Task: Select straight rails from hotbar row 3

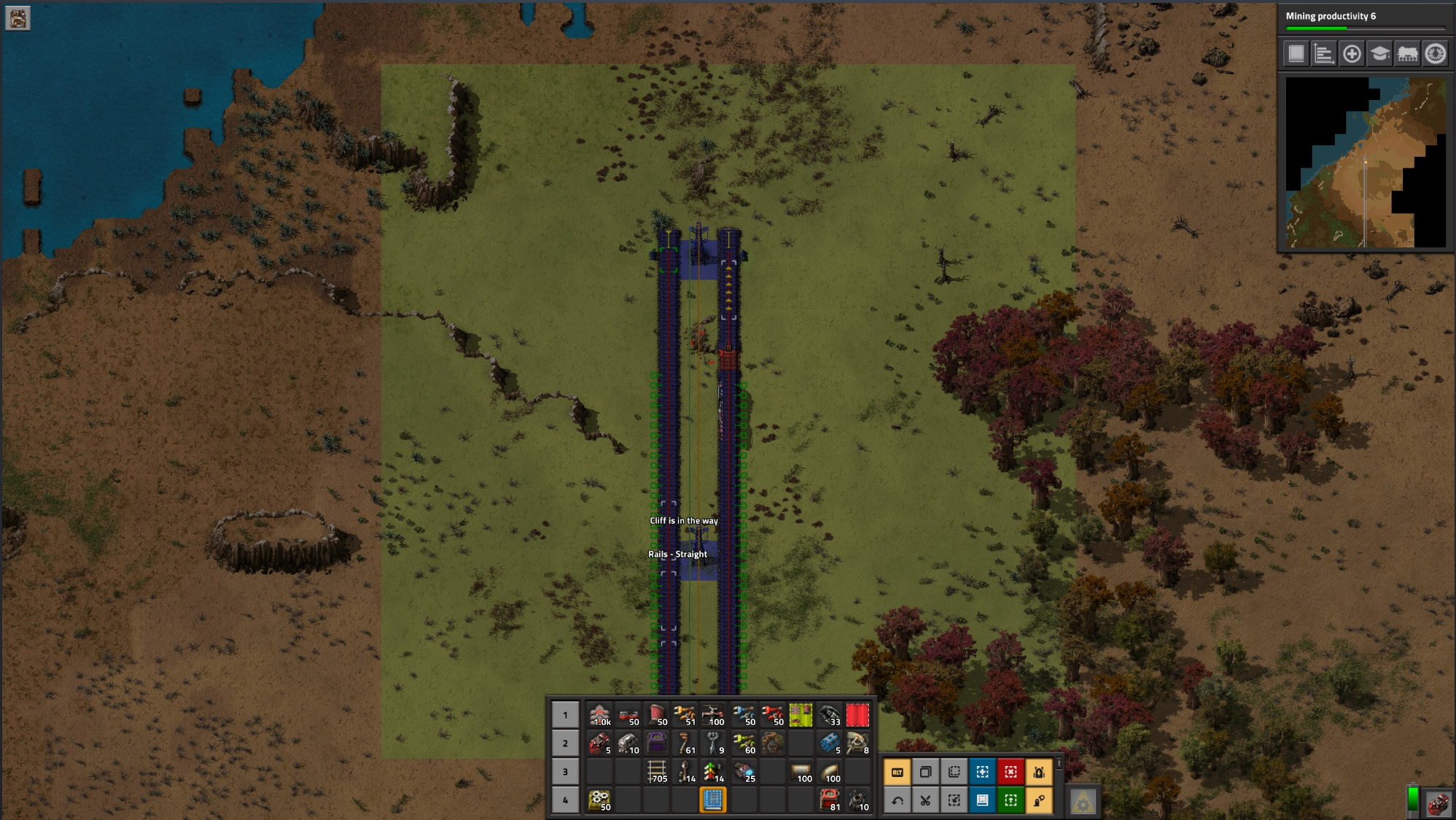Action: tap(657, 770)
